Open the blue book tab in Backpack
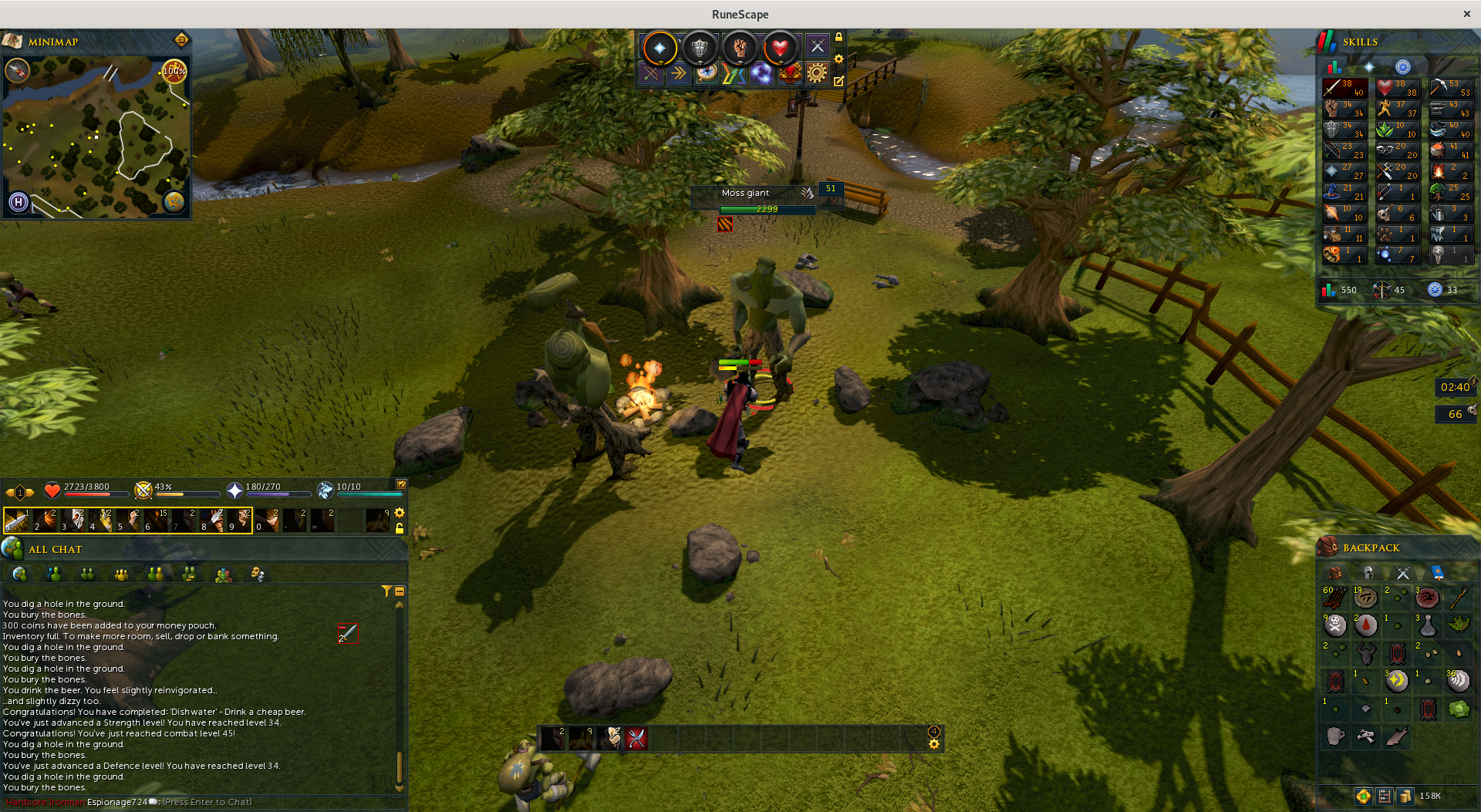 [x=1437, y=572]
